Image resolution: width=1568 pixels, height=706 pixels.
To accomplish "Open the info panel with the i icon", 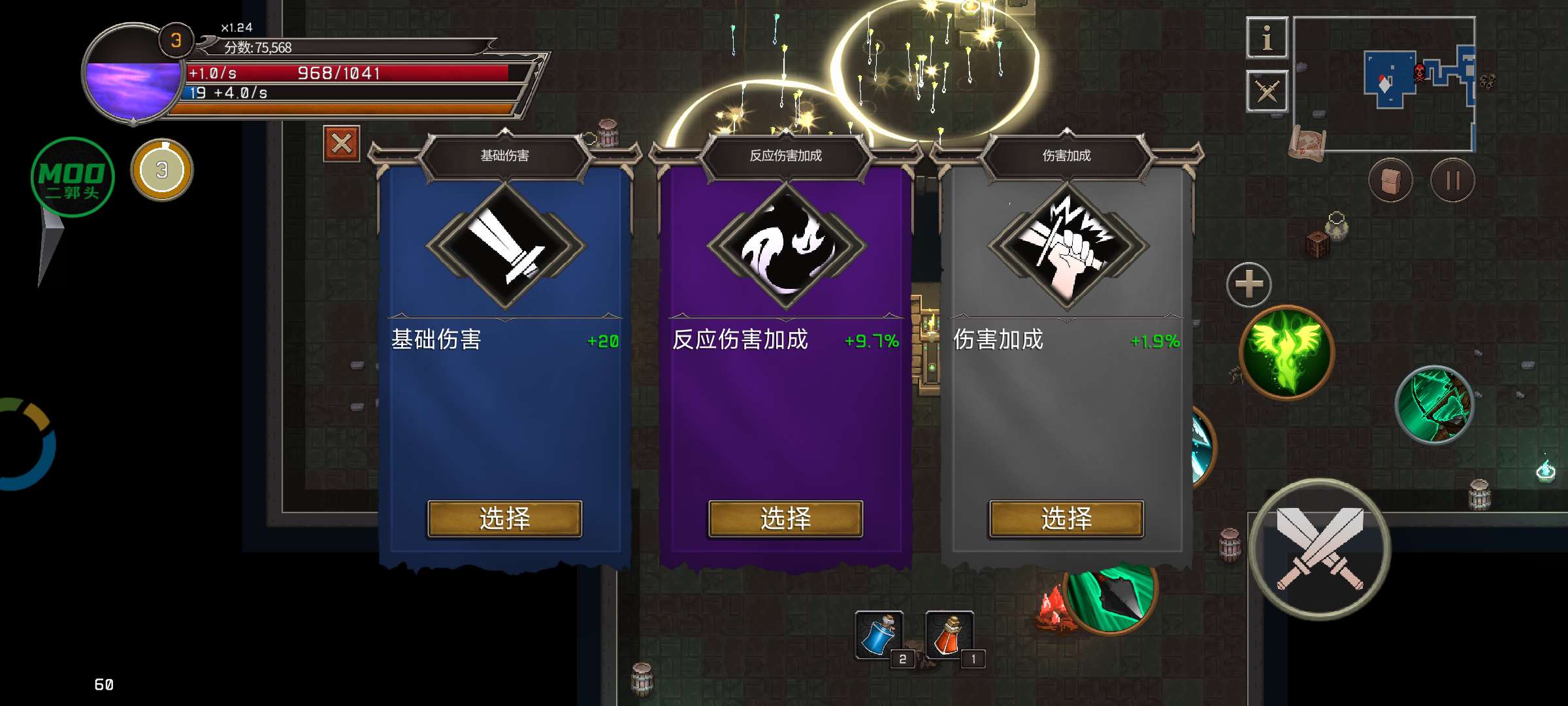I will (x=1267, y=38).
